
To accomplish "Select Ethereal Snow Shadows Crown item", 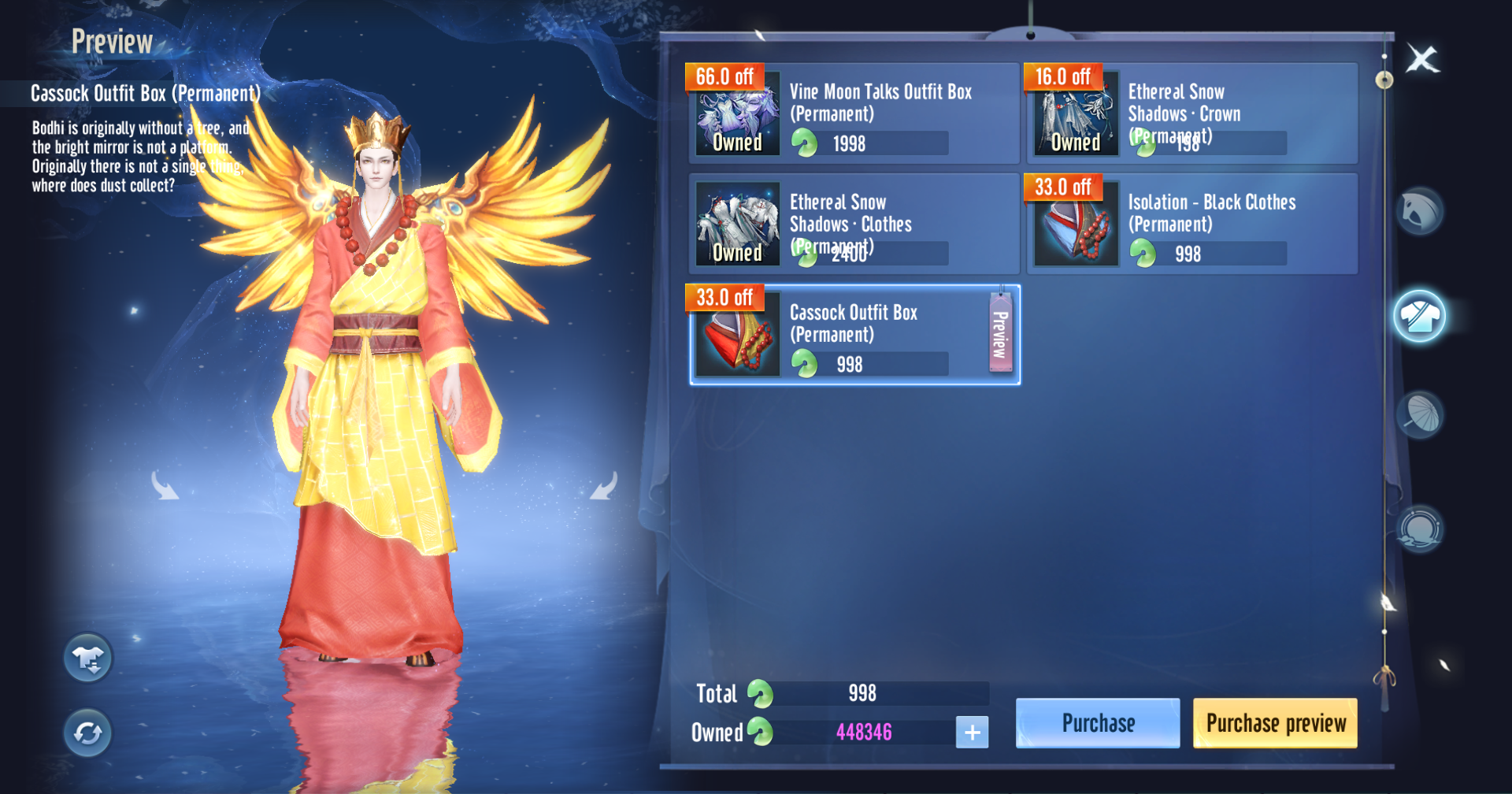I will coord(1191,114).
